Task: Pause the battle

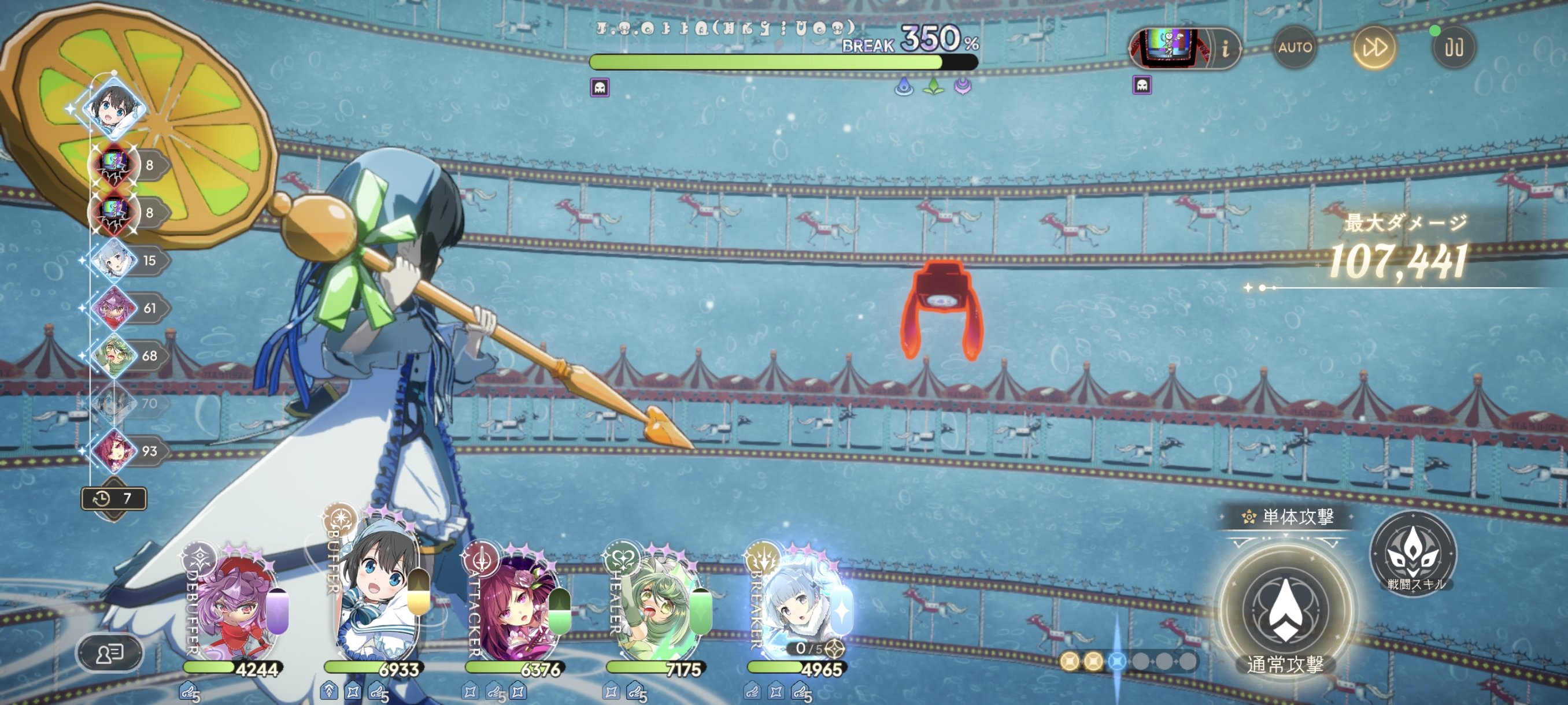Action: coord(1454,47)
